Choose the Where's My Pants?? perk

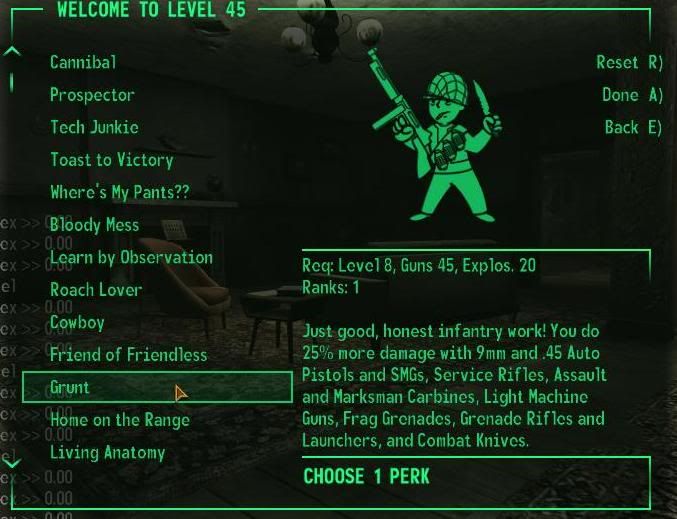[119, 192]
